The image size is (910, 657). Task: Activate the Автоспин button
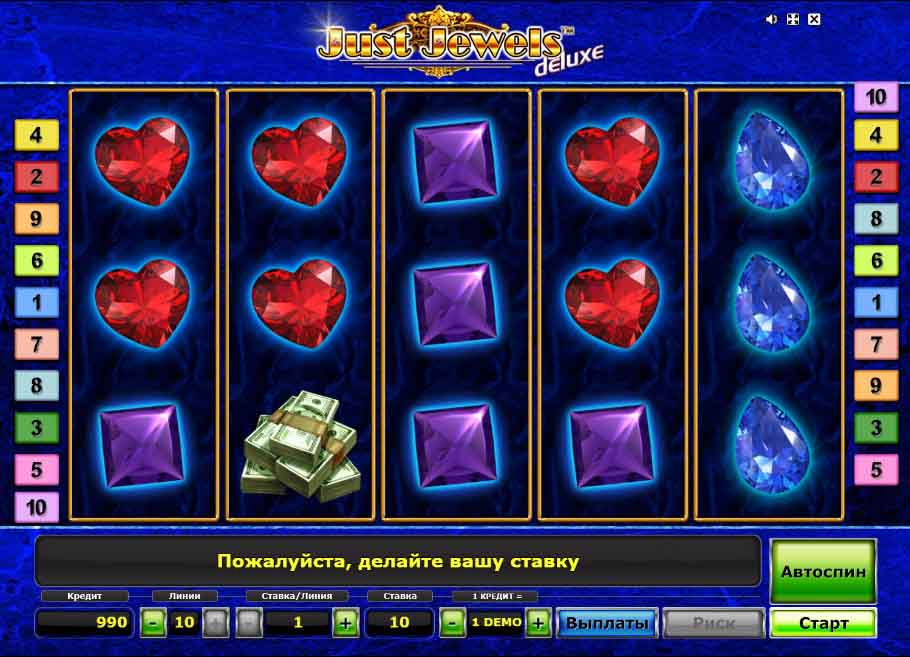(822, 572)
